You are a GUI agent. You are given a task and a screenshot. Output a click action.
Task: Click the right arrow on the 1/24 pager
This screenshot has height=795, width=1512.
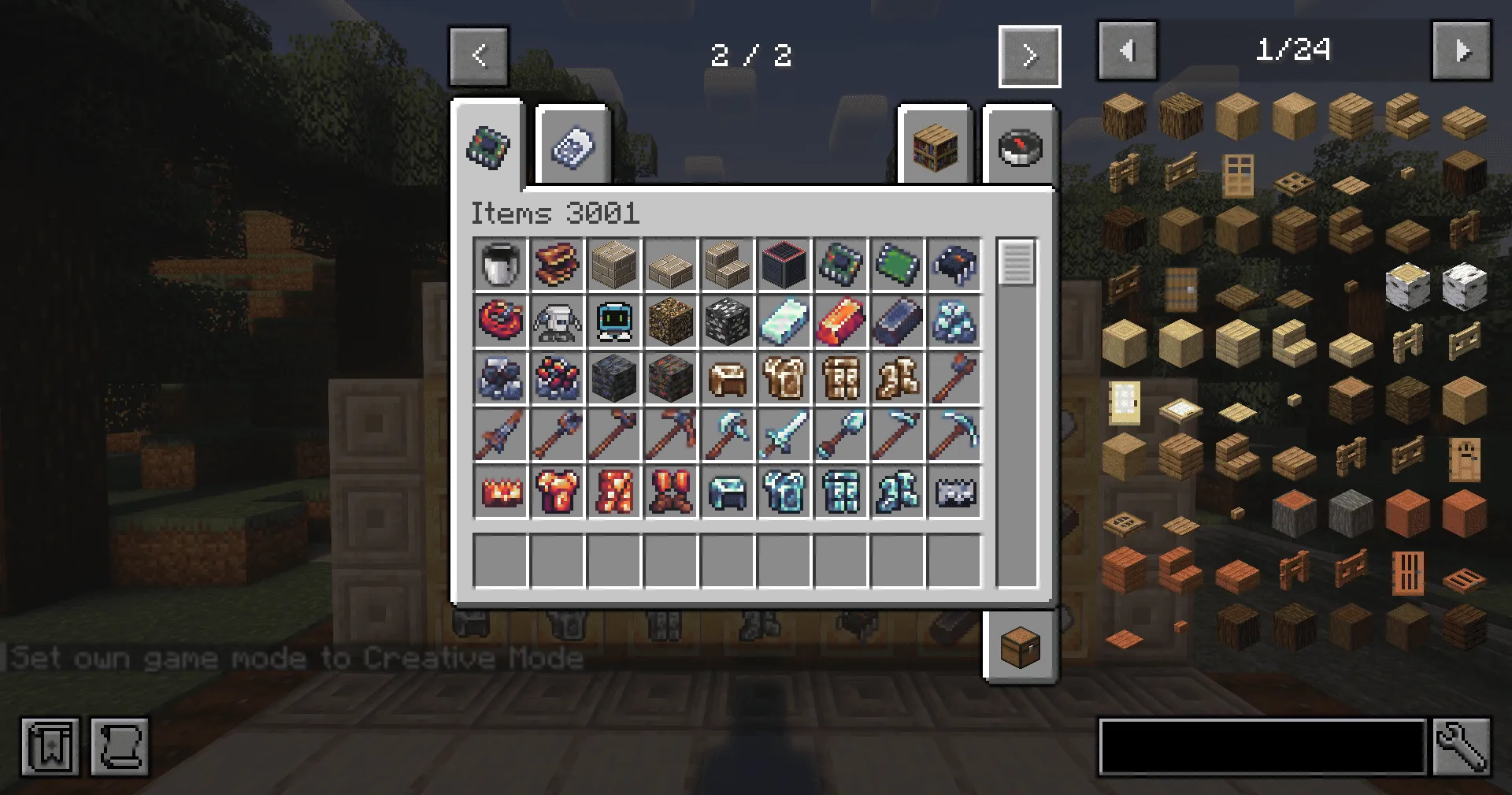pos(1462,50)
